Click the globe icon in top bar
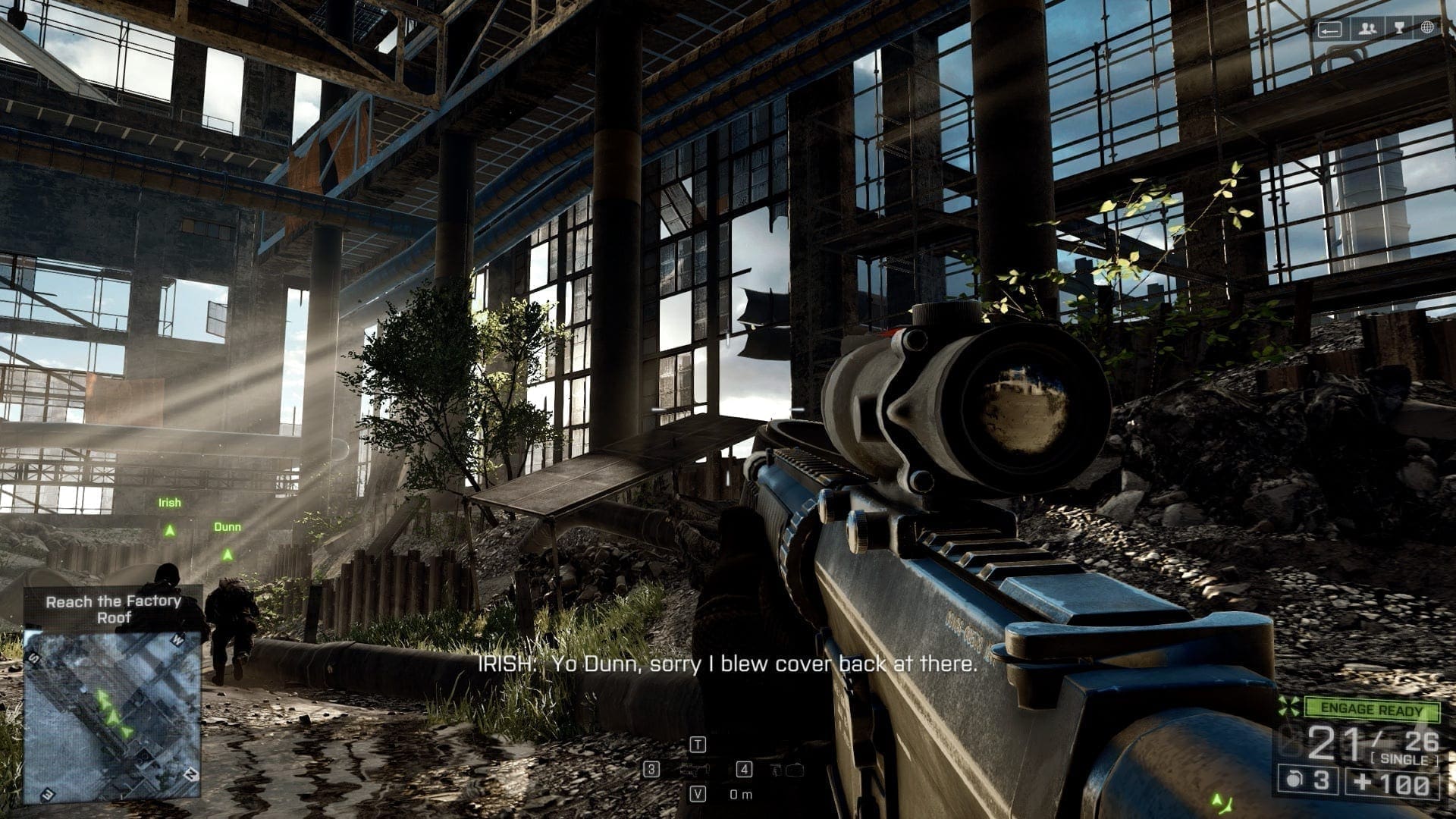The image size is (1456, 819). tap(1427, 29)
